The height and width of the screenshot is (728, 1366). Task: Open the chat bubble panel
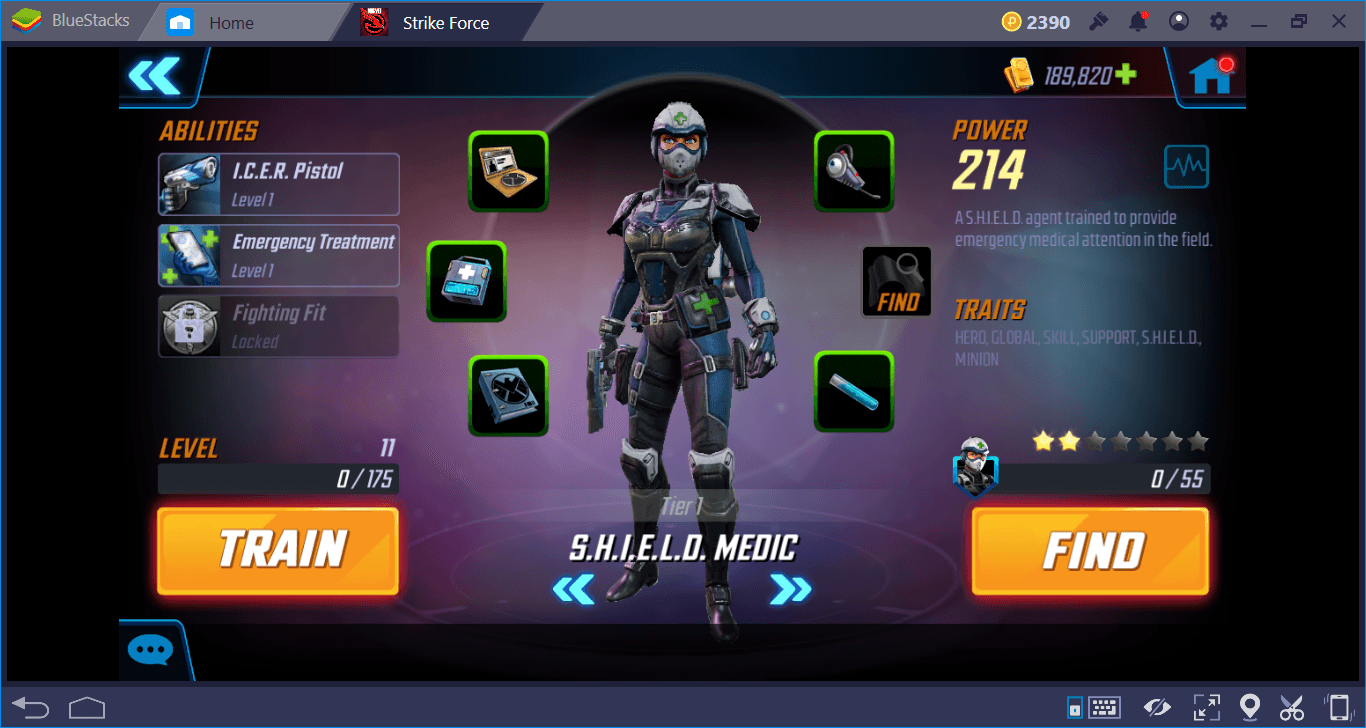click(x=150, y=649)
